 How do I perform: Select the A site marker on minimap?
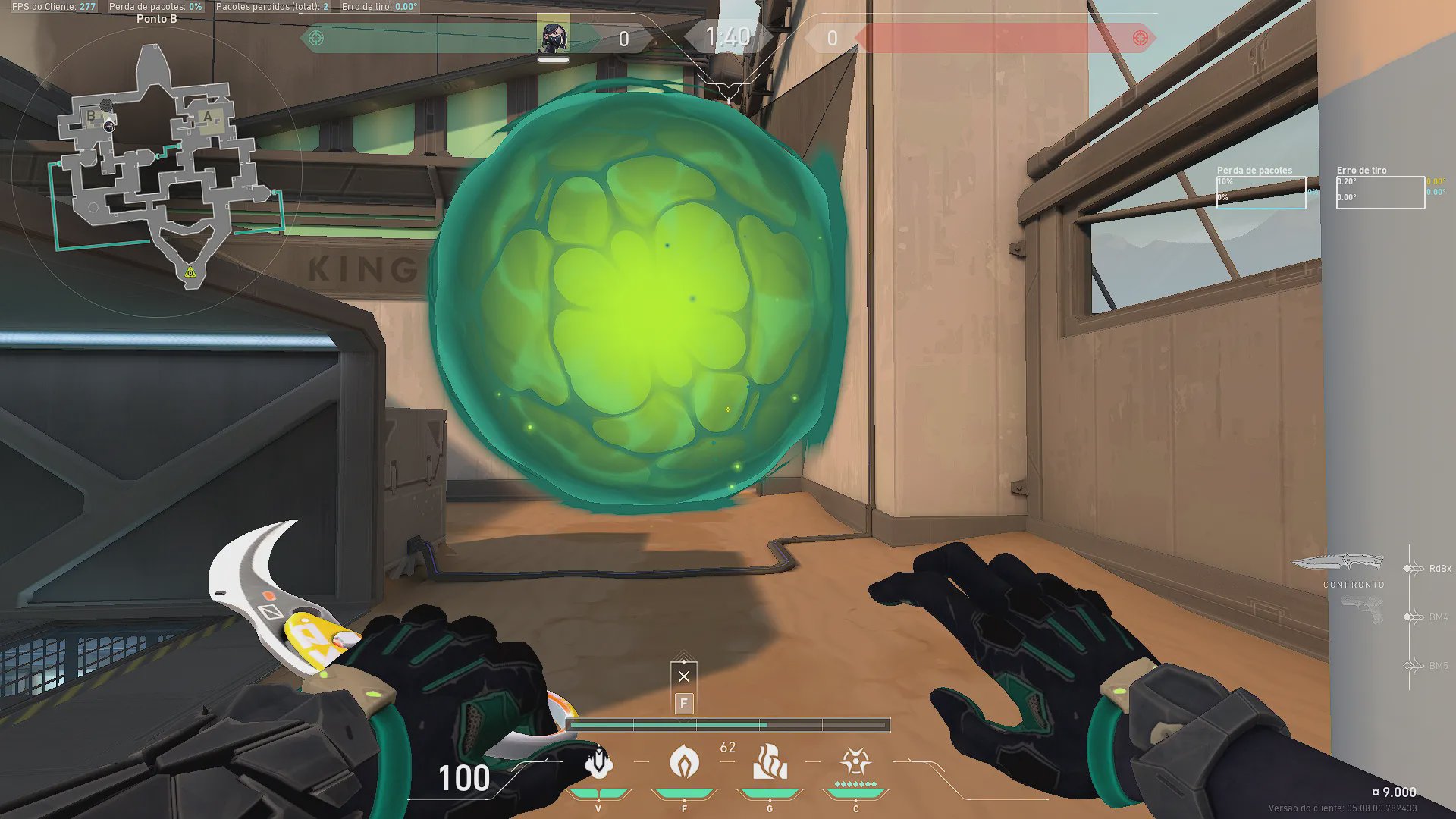click(207, 117)
